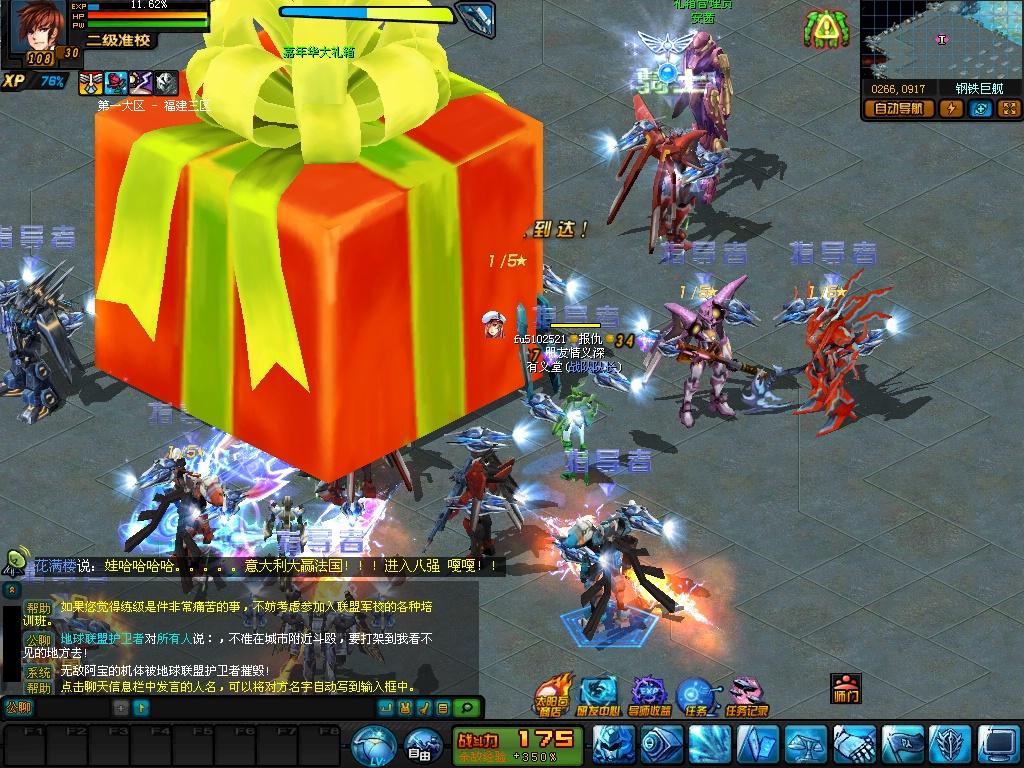Click the 战斗力 combat power panel
The height and width of the screenshot is (768, 1024).
tap(517, 744)
